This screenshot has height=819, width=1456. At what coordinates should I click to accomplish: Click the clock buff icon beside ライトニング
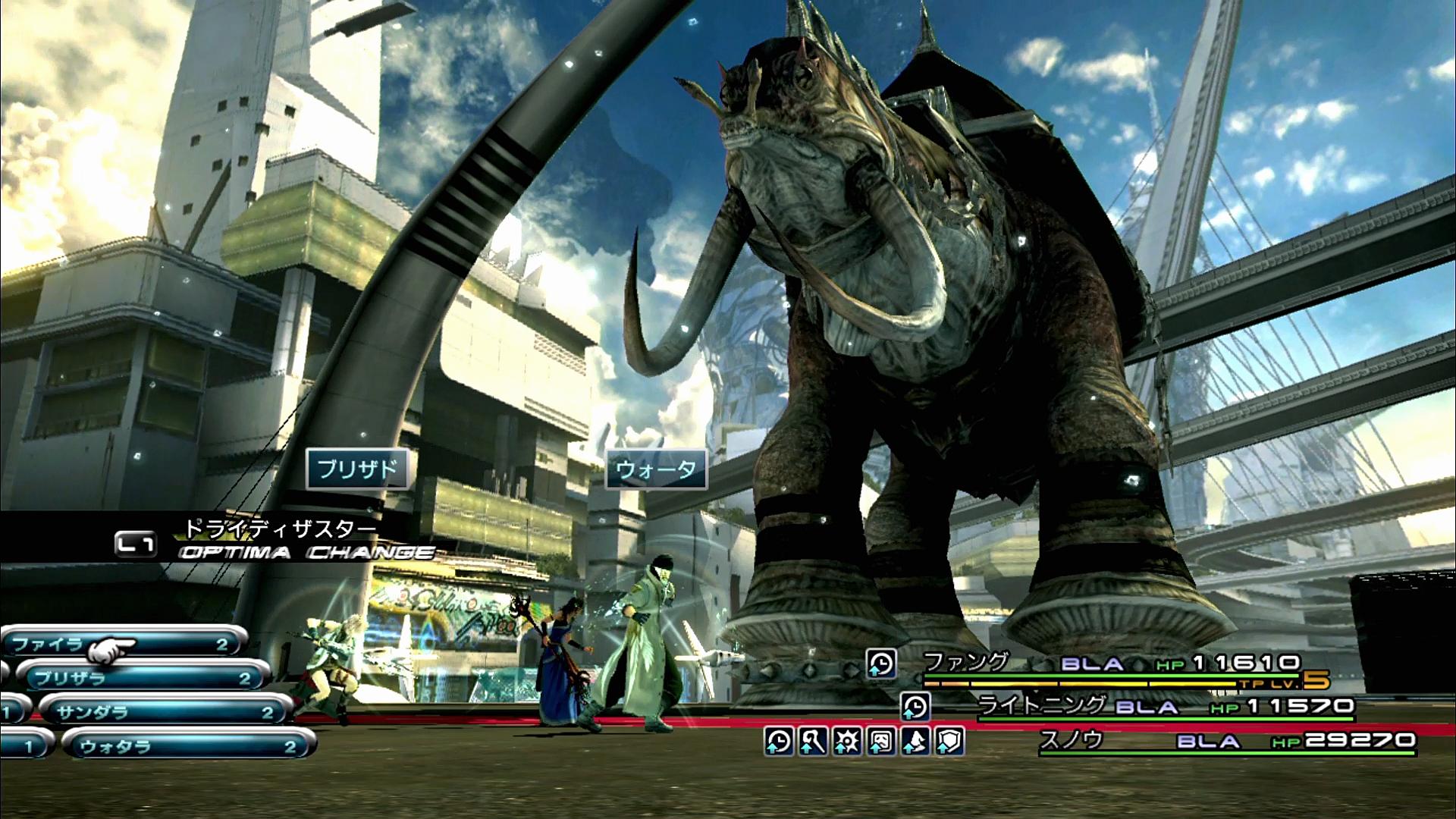[x=915, y=707]
